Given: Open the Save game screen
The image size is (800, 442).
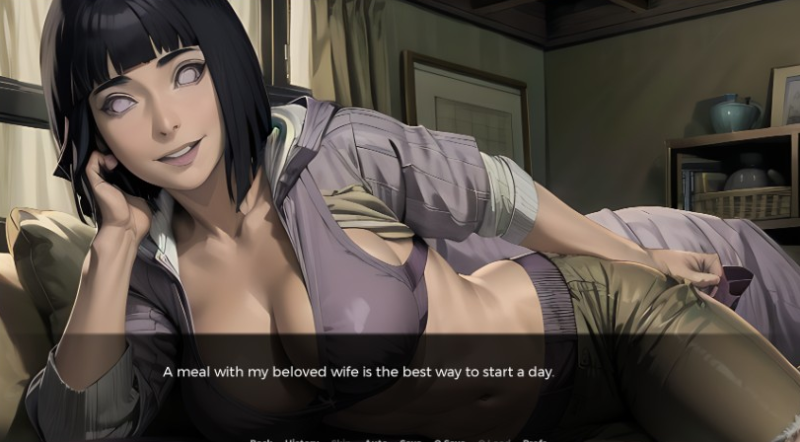Looking at the screenshot, I should (410, 439).
